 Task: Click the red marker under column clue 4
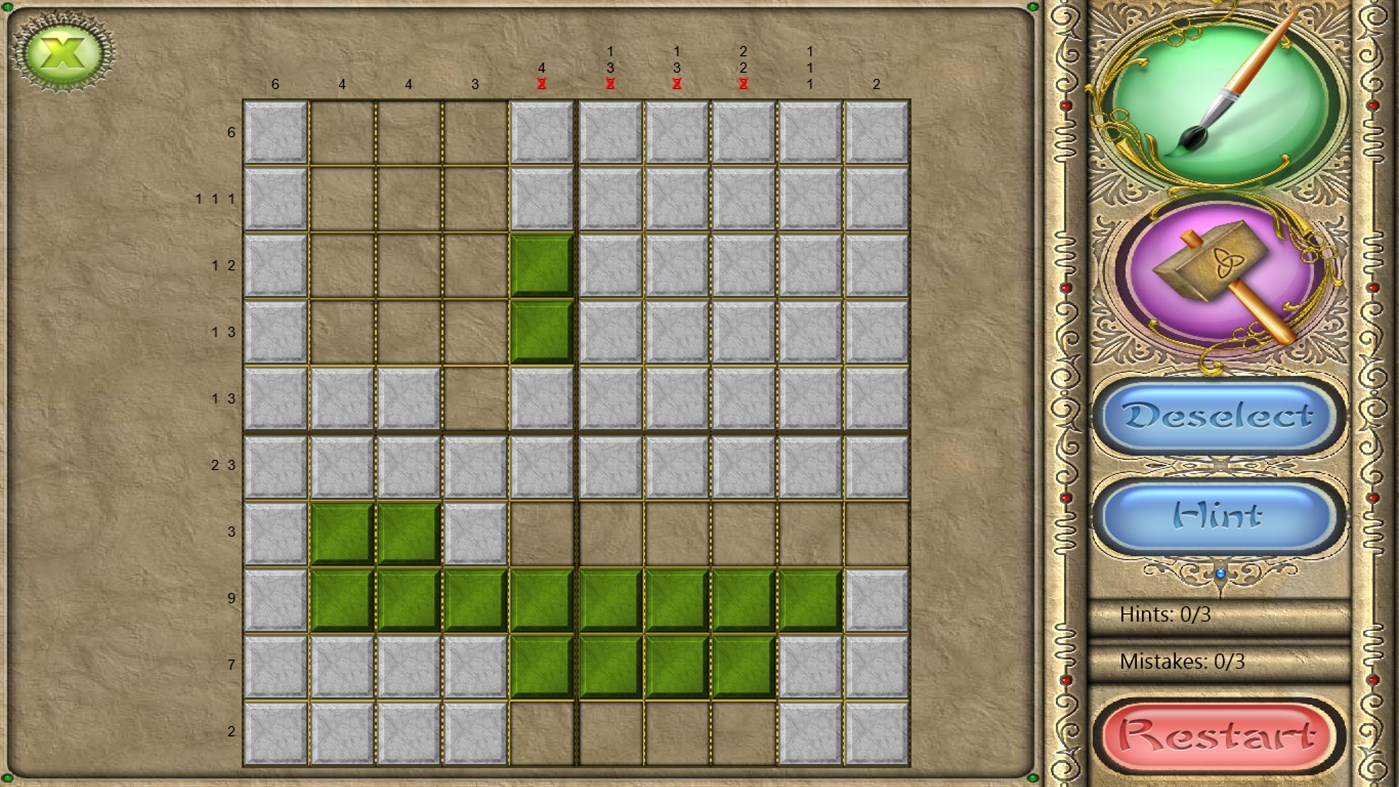(x=542, y=84)
